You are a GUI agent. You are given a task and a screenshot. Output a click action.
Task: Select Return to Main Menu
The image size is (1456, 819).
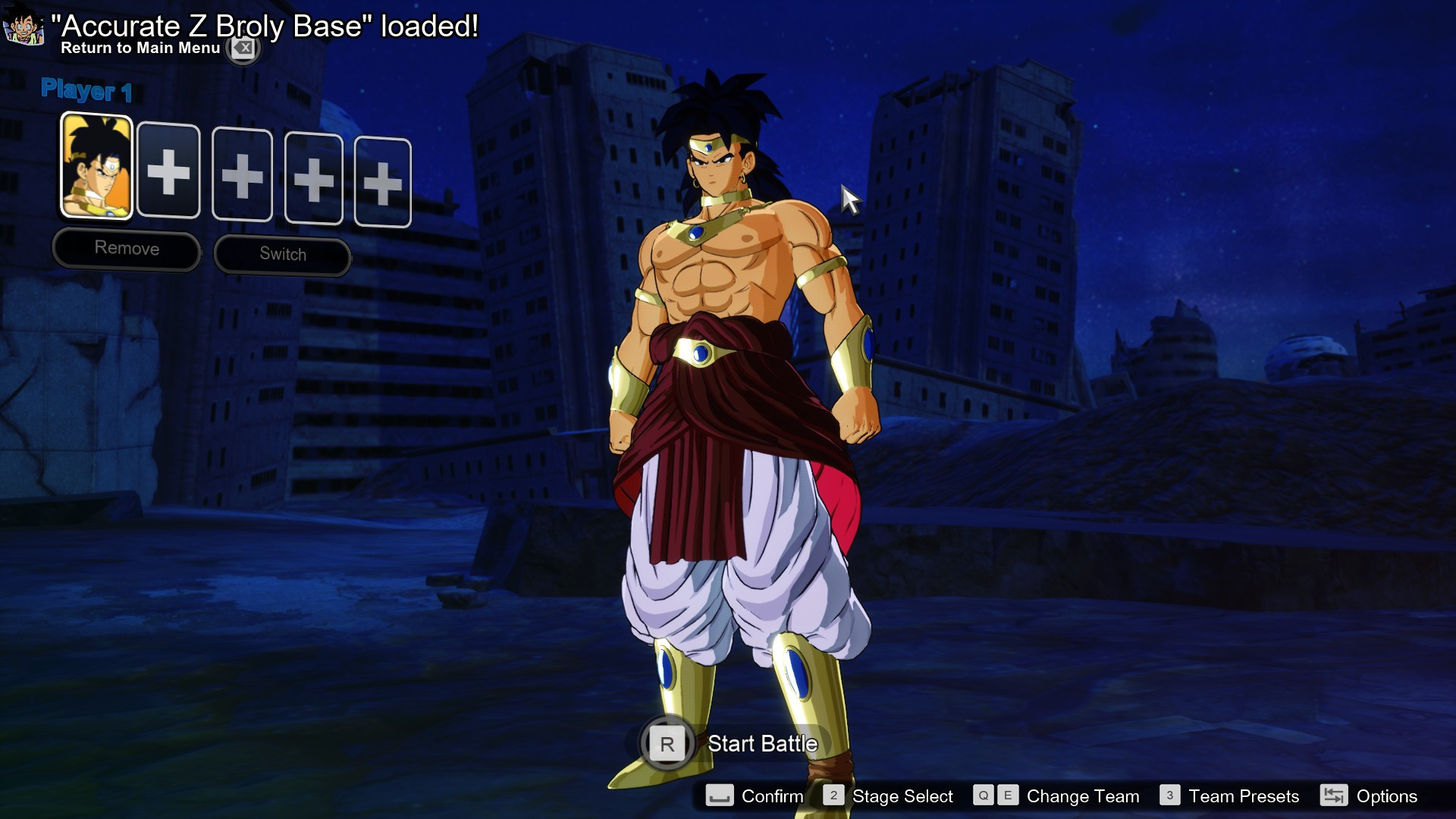click(x=140, y=49)
